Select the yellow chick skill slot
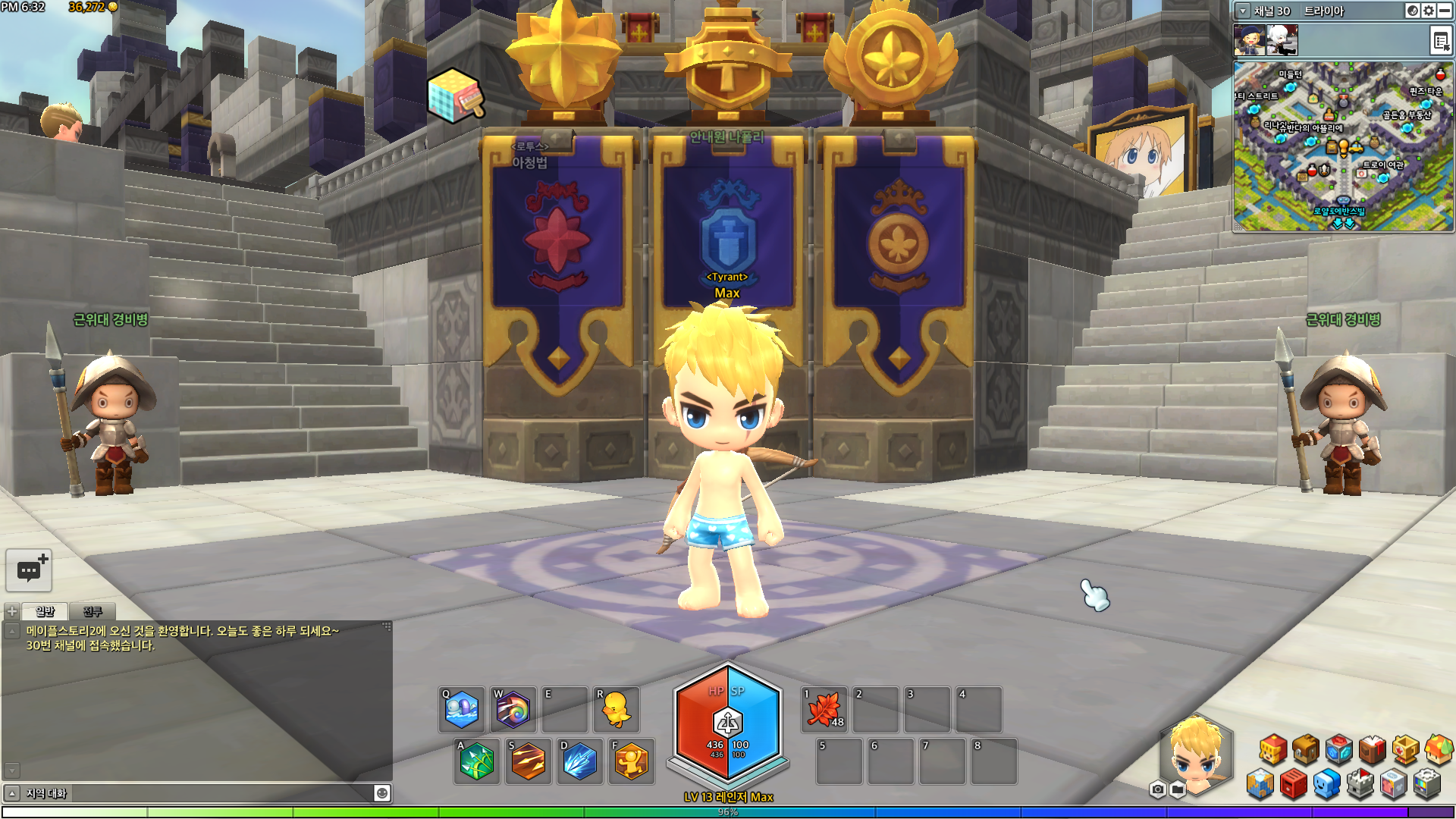Screen dimensions: 1456x819 616,710
